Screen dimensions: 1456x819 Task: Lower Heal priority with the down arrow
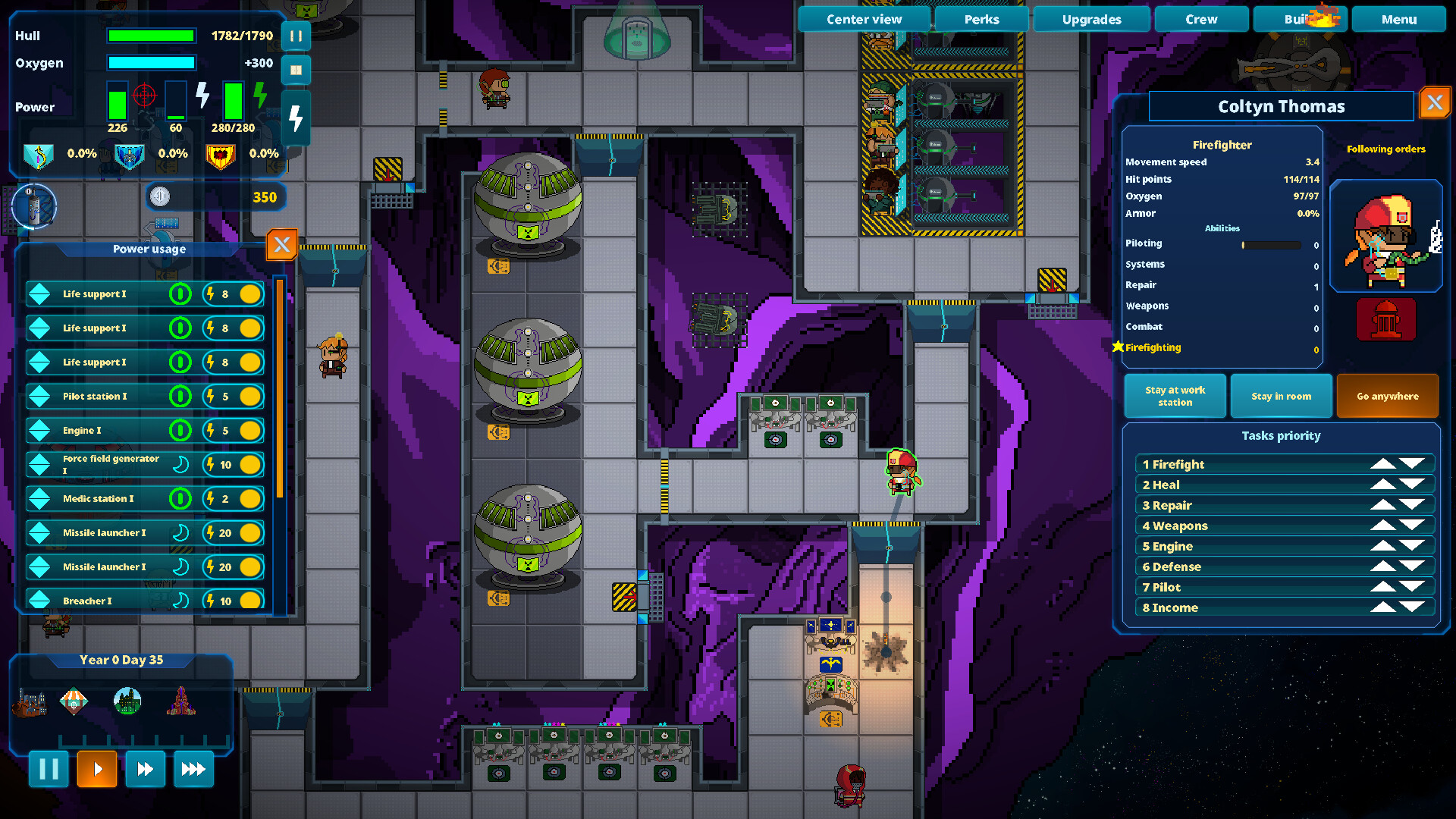[1412, 484]
